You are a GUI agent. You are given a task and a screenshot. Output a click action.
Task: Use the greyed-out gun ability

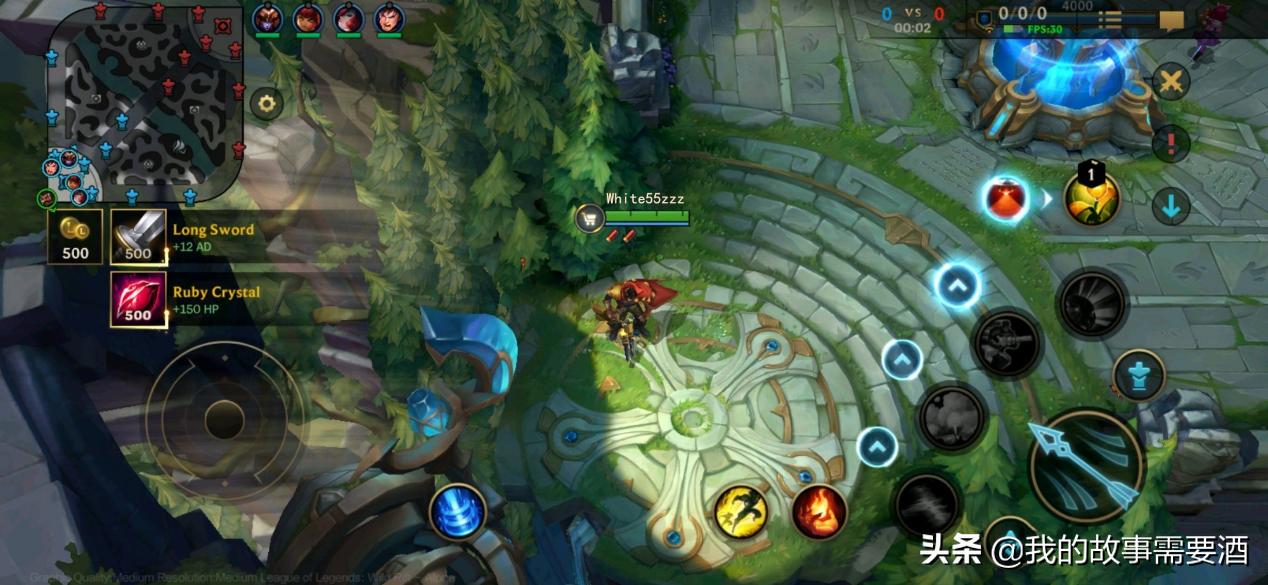point(1007,344)
